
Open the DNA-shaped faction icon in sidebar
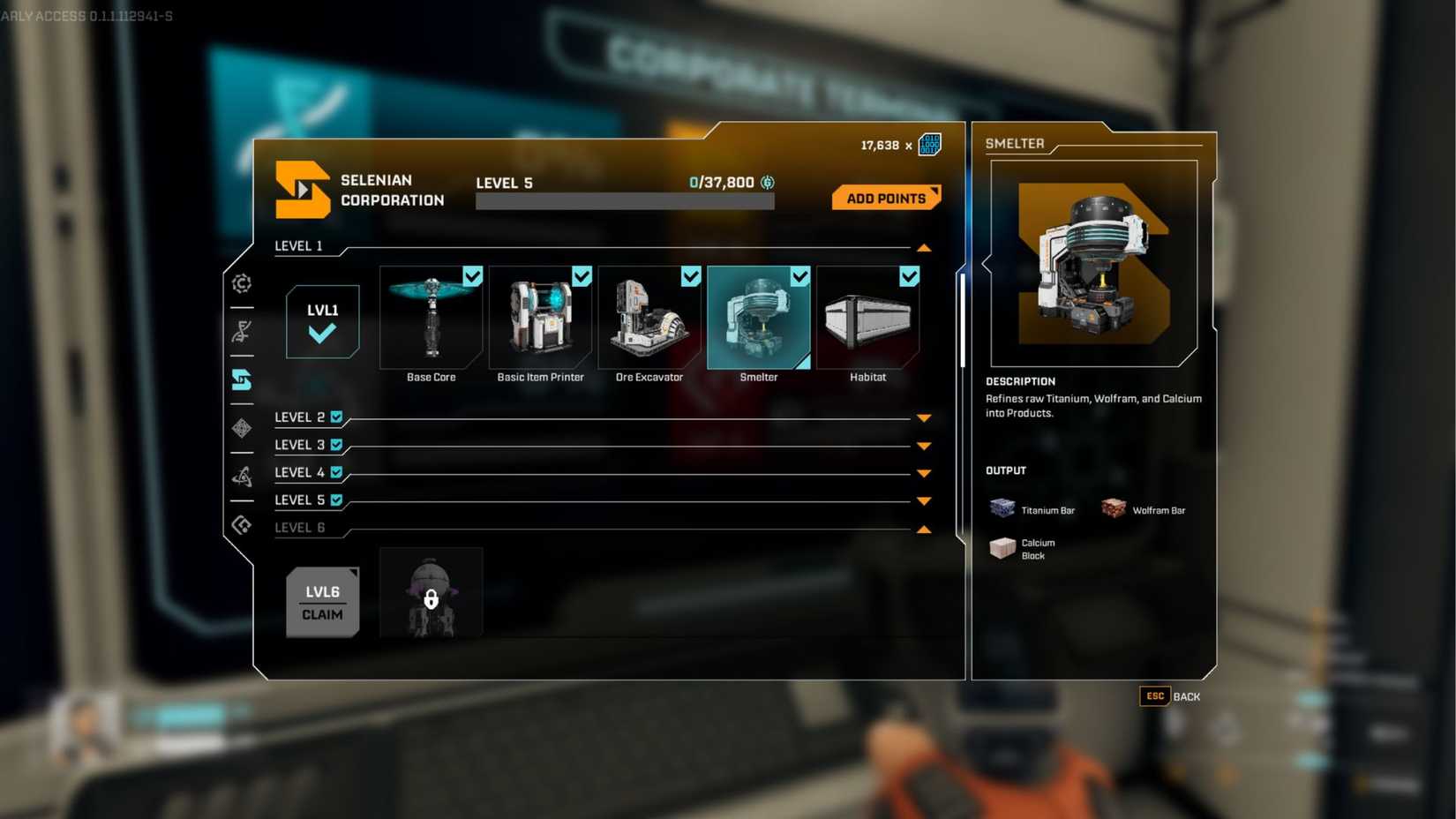[x=241, y=333]
